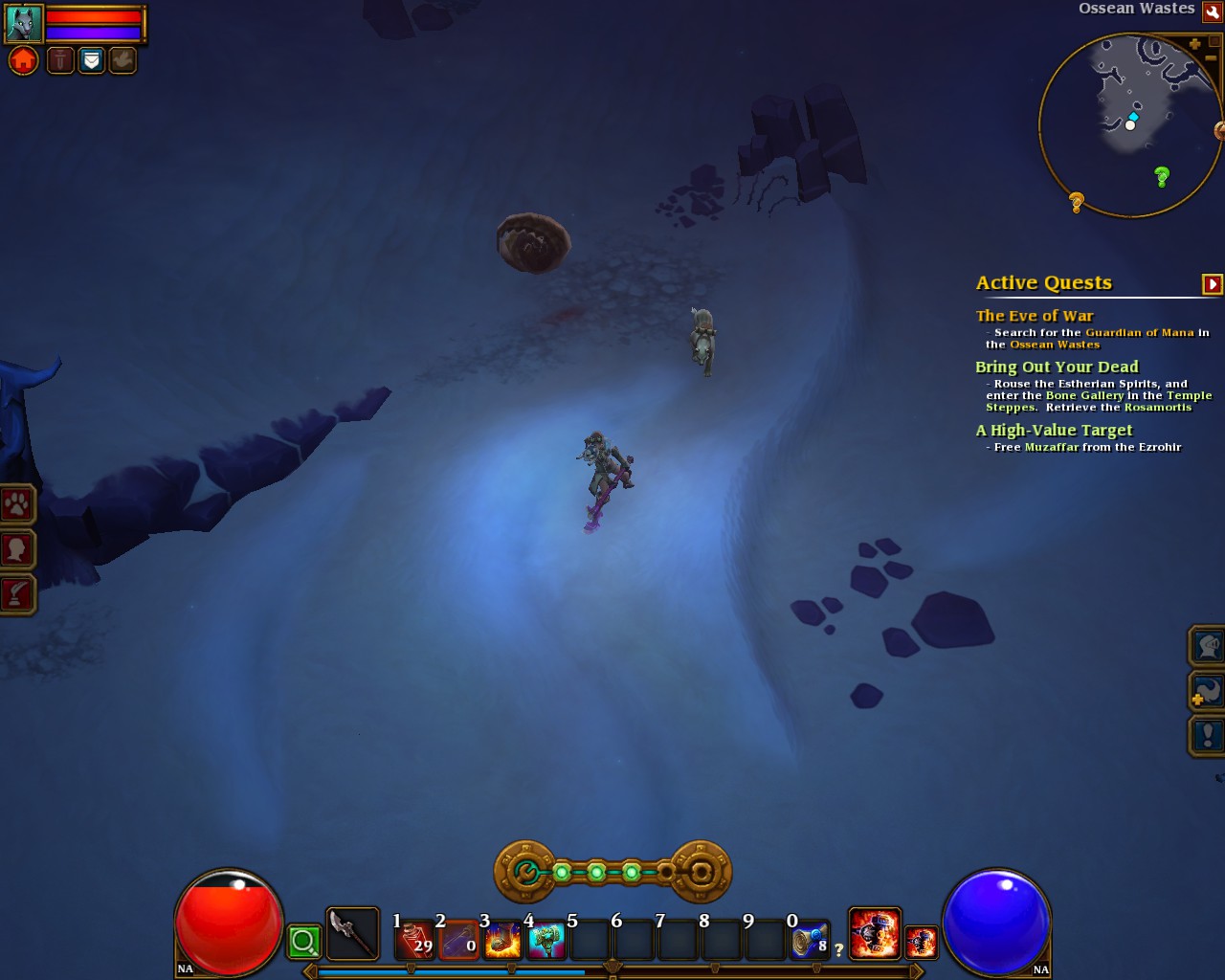This screenshot has width=1225, height=980.
Task: Select The Eve of War quest
Action: [1035, 316]
